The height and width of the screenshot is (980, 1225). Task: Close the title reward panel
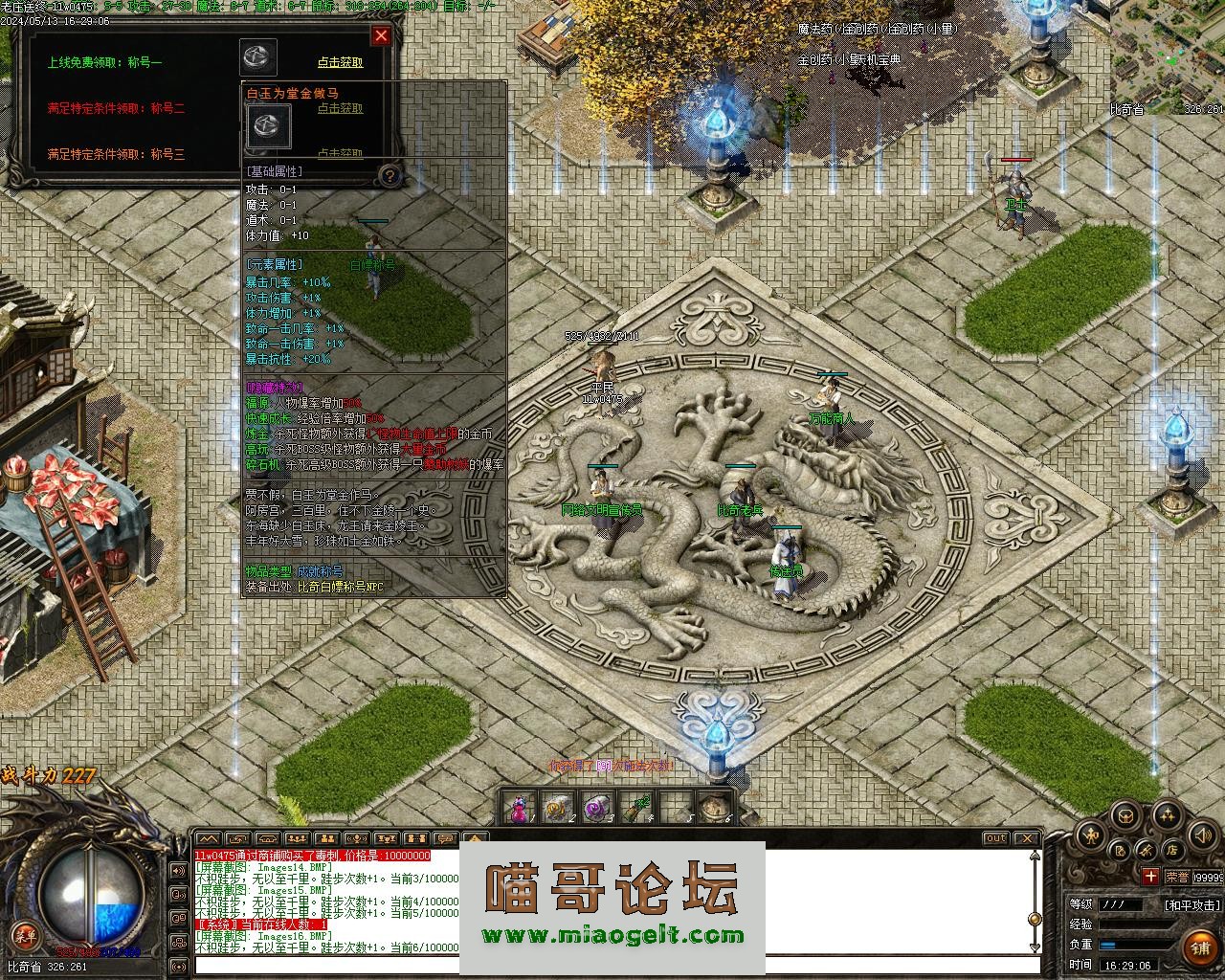(x=381, y=36)
